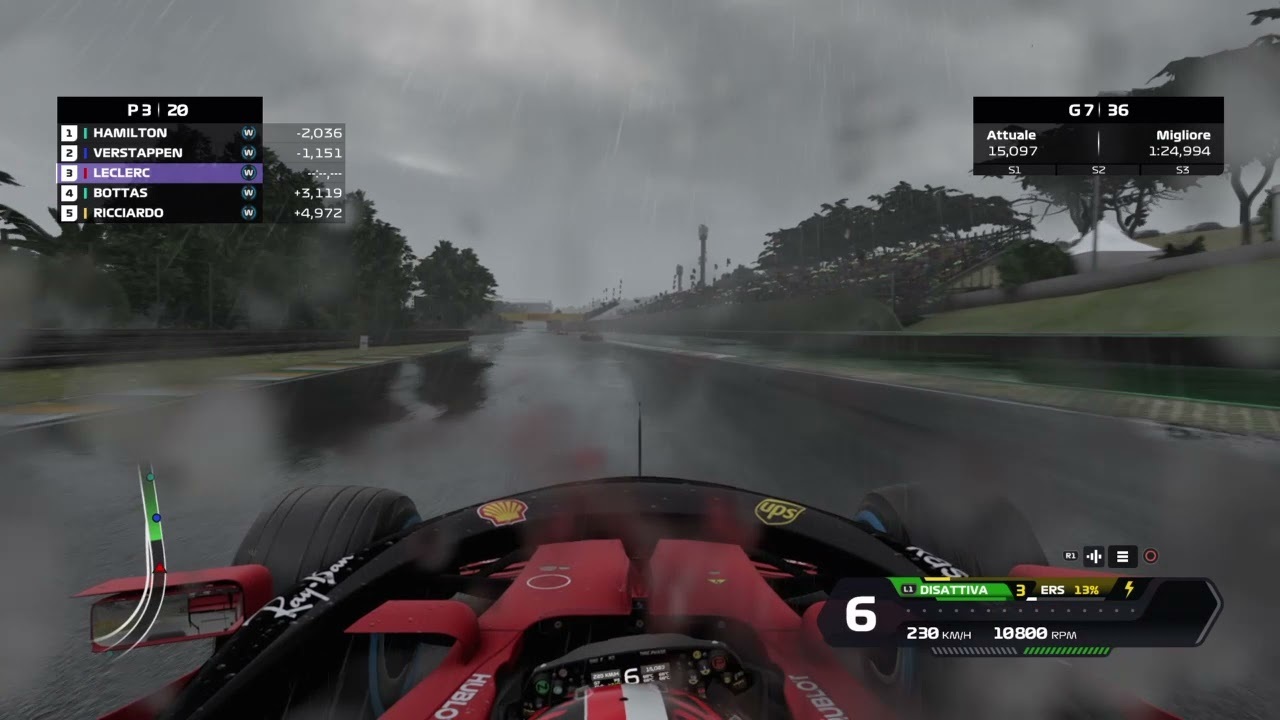Activate the team radio waveform icon
Screen dimensions: 1280x720
(x=1093, y=557)
